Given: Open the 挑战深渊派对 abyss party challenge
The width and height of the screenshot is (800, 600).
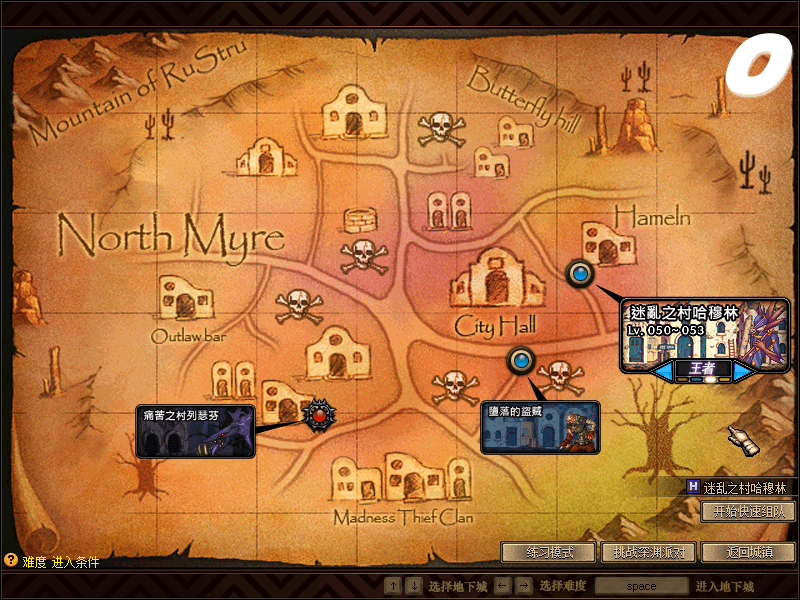Looking at the screenshot, I should point(647,552).
